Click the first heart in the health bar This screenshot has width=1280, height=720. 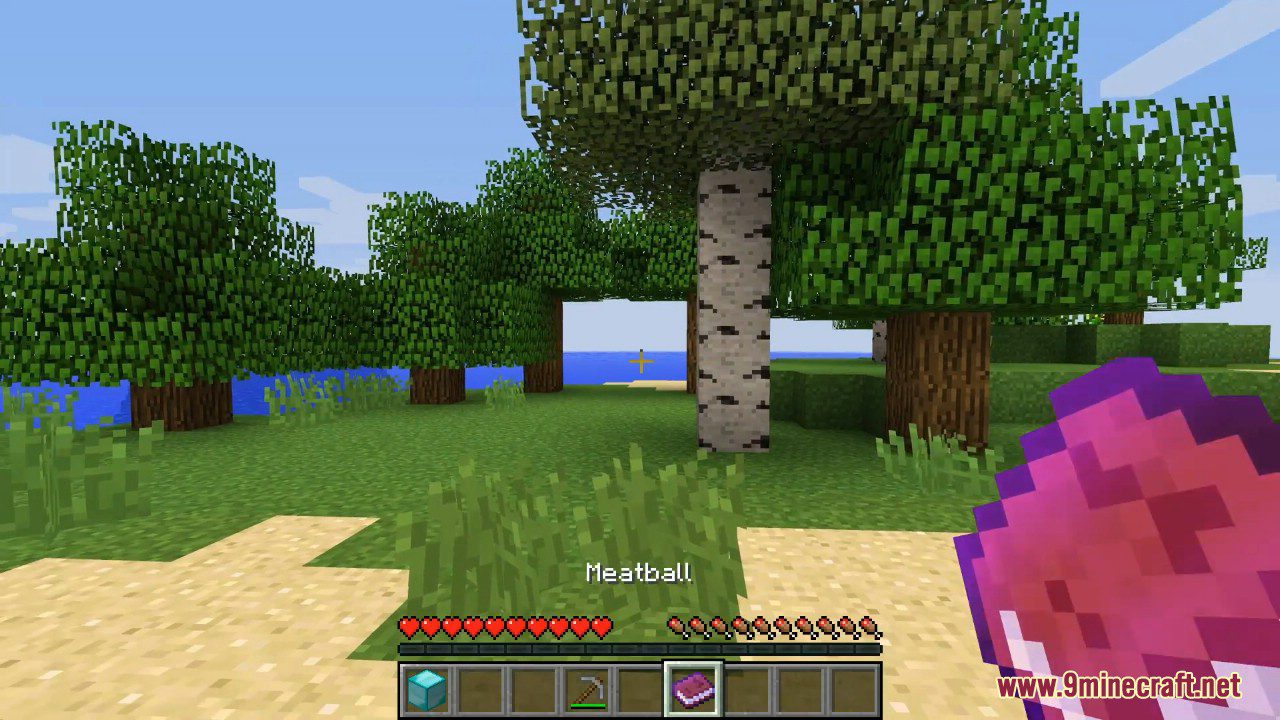409,625
